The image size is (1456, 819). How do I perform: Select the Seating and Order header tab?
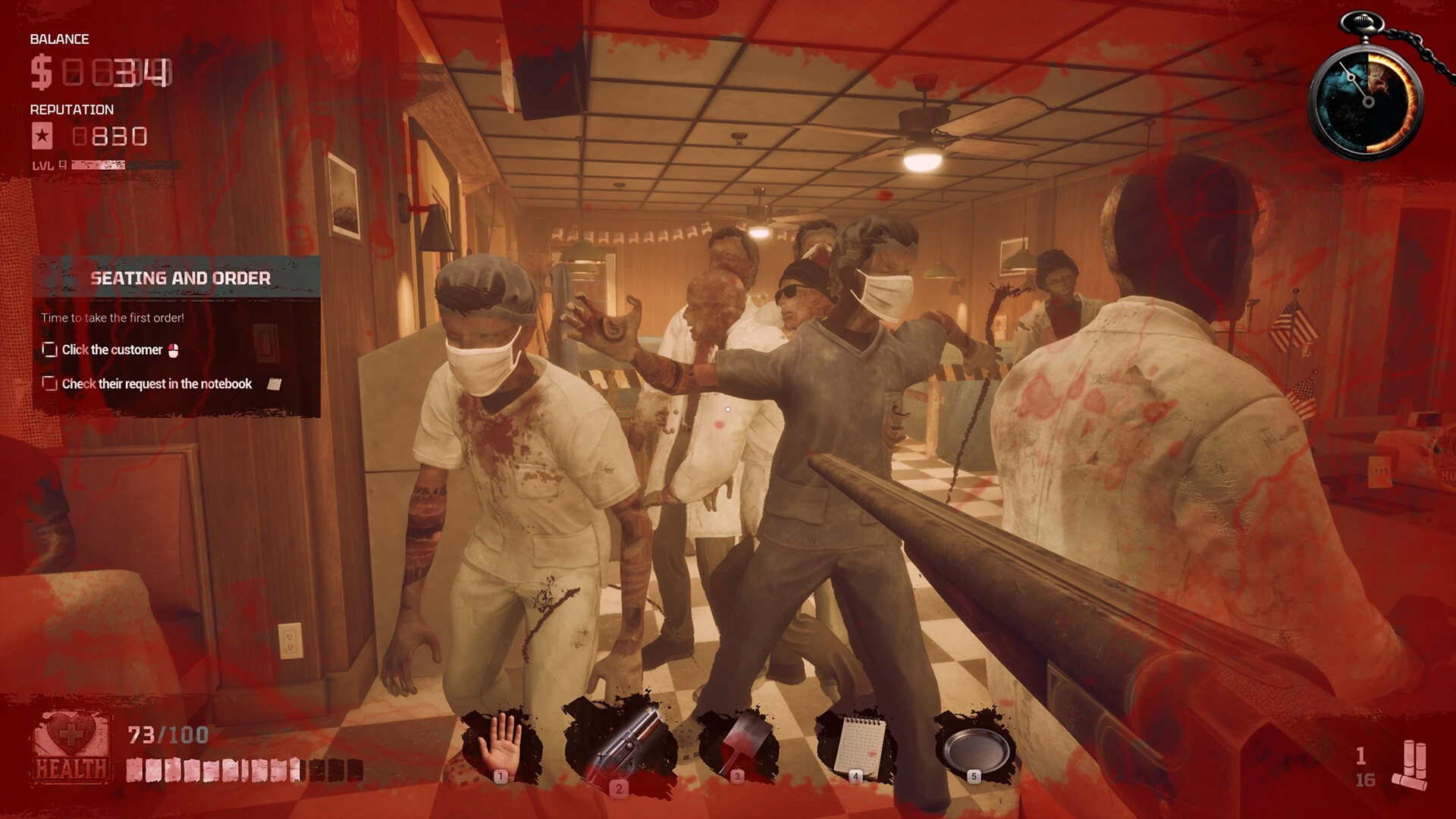[x=182, y=278]
